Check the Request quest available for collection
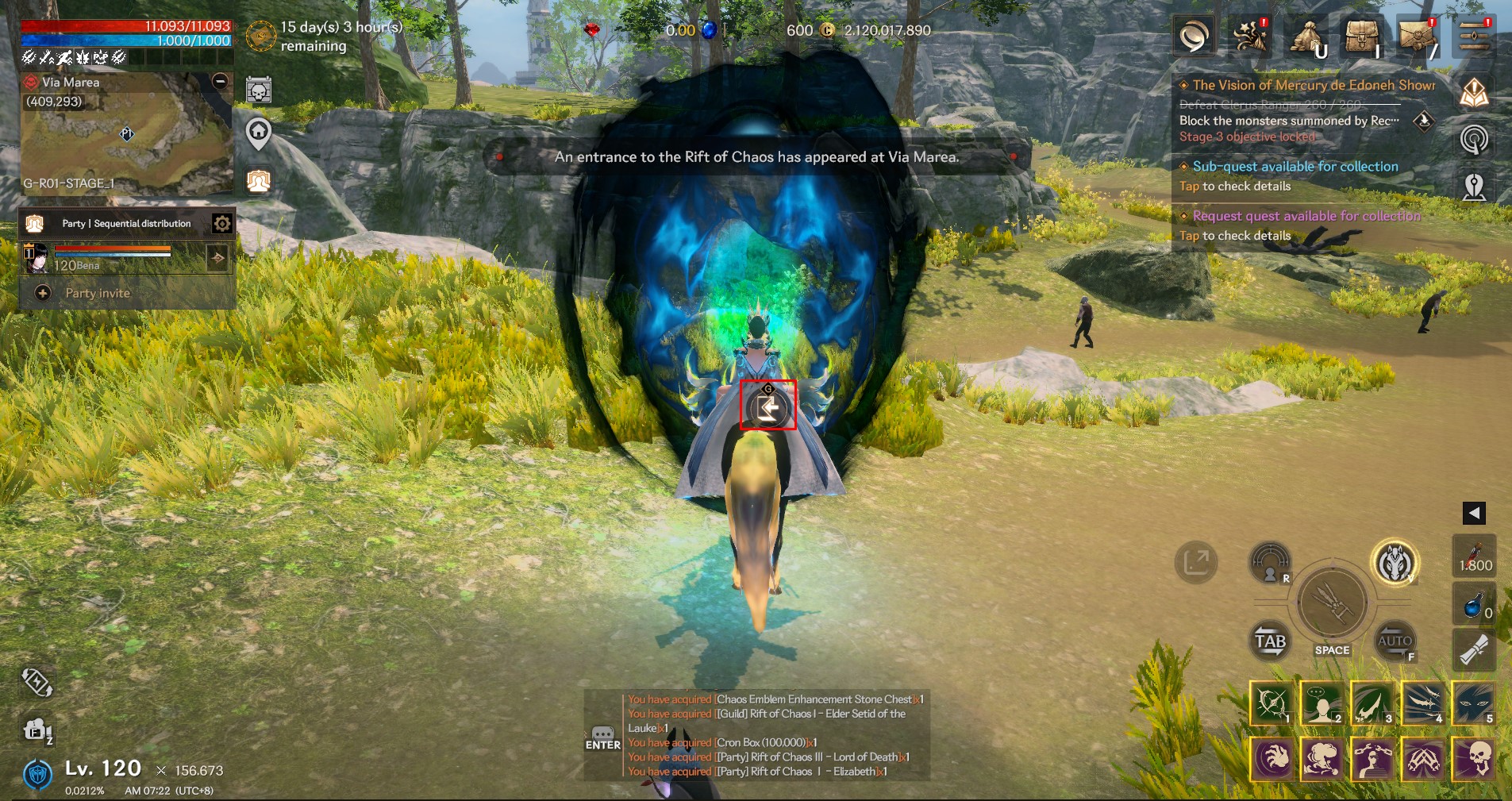 (1306, 225)
